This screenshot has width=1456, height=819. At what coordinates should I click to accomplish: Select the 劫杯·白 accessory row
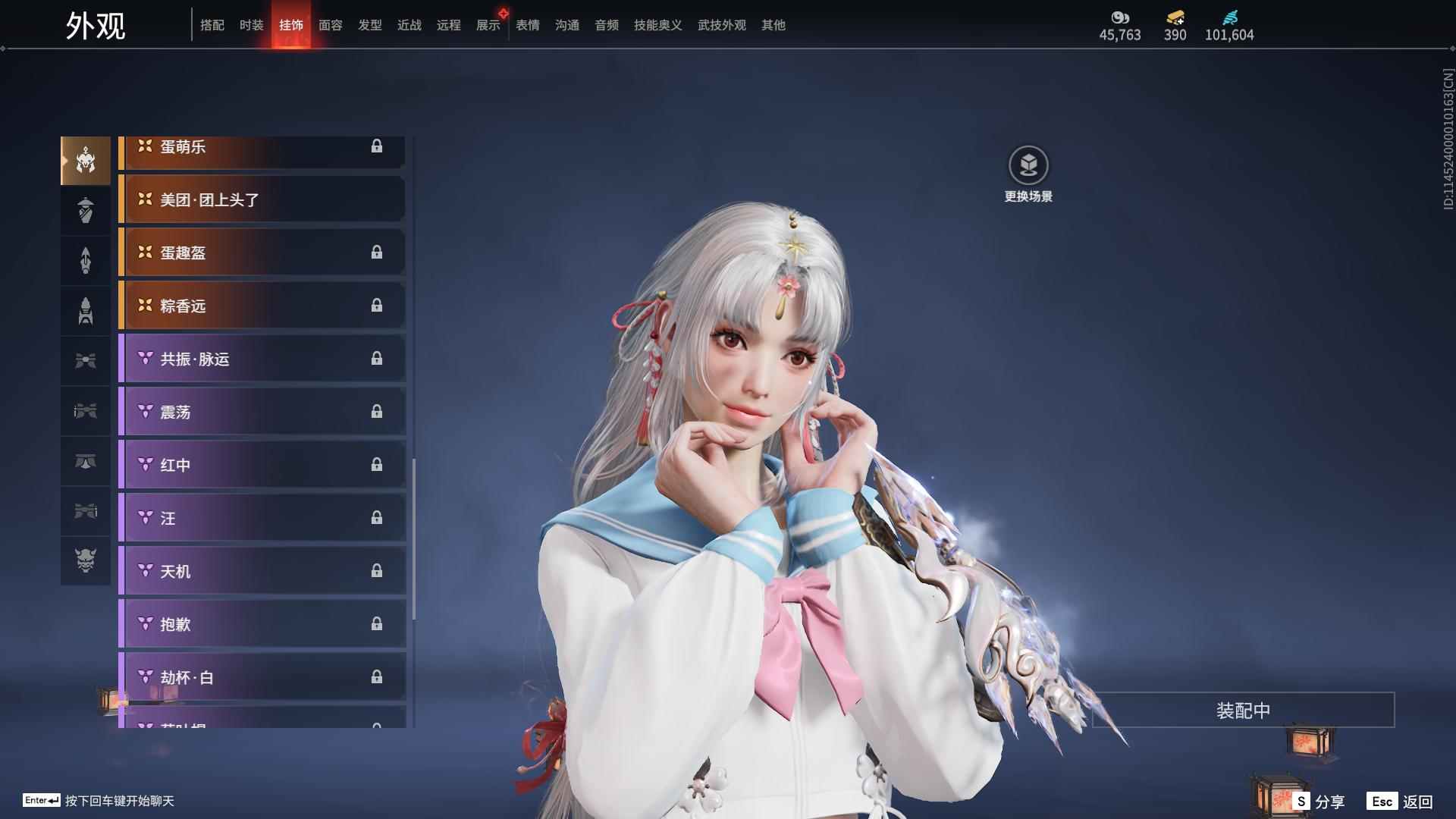262,677
